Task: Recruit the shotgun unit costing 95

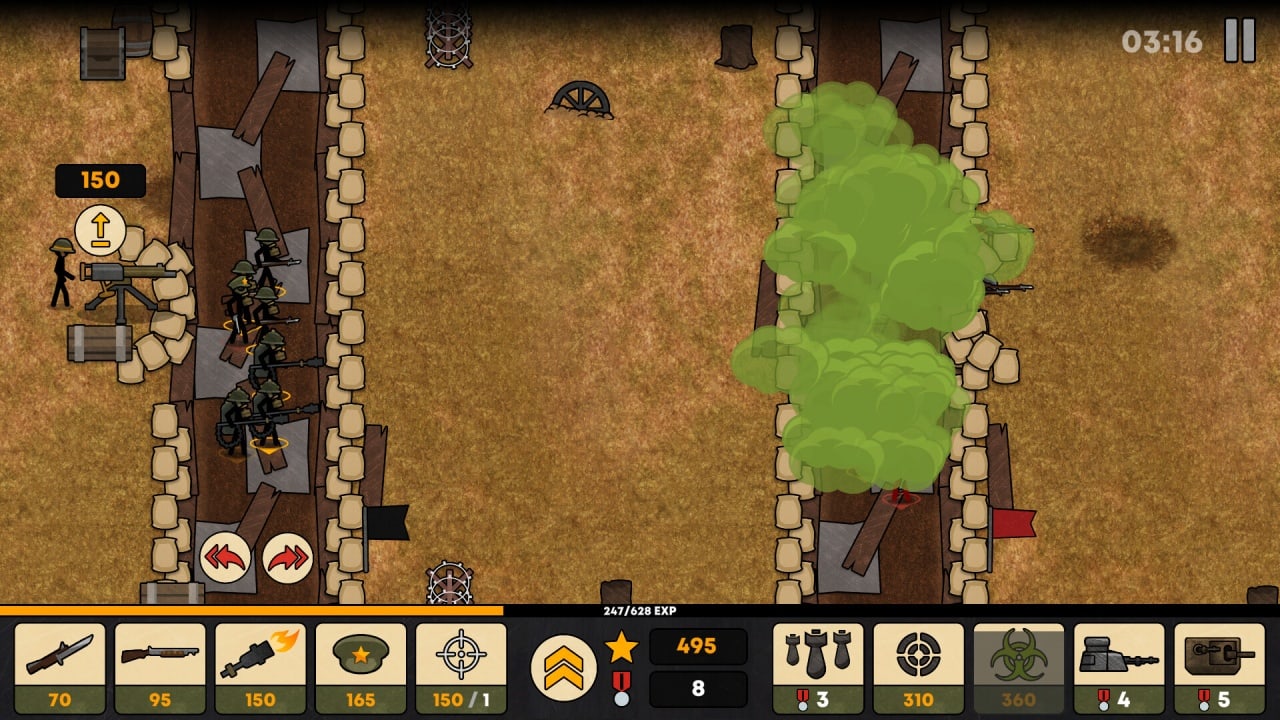Action: pyautogui.click(x=160, y=668)
